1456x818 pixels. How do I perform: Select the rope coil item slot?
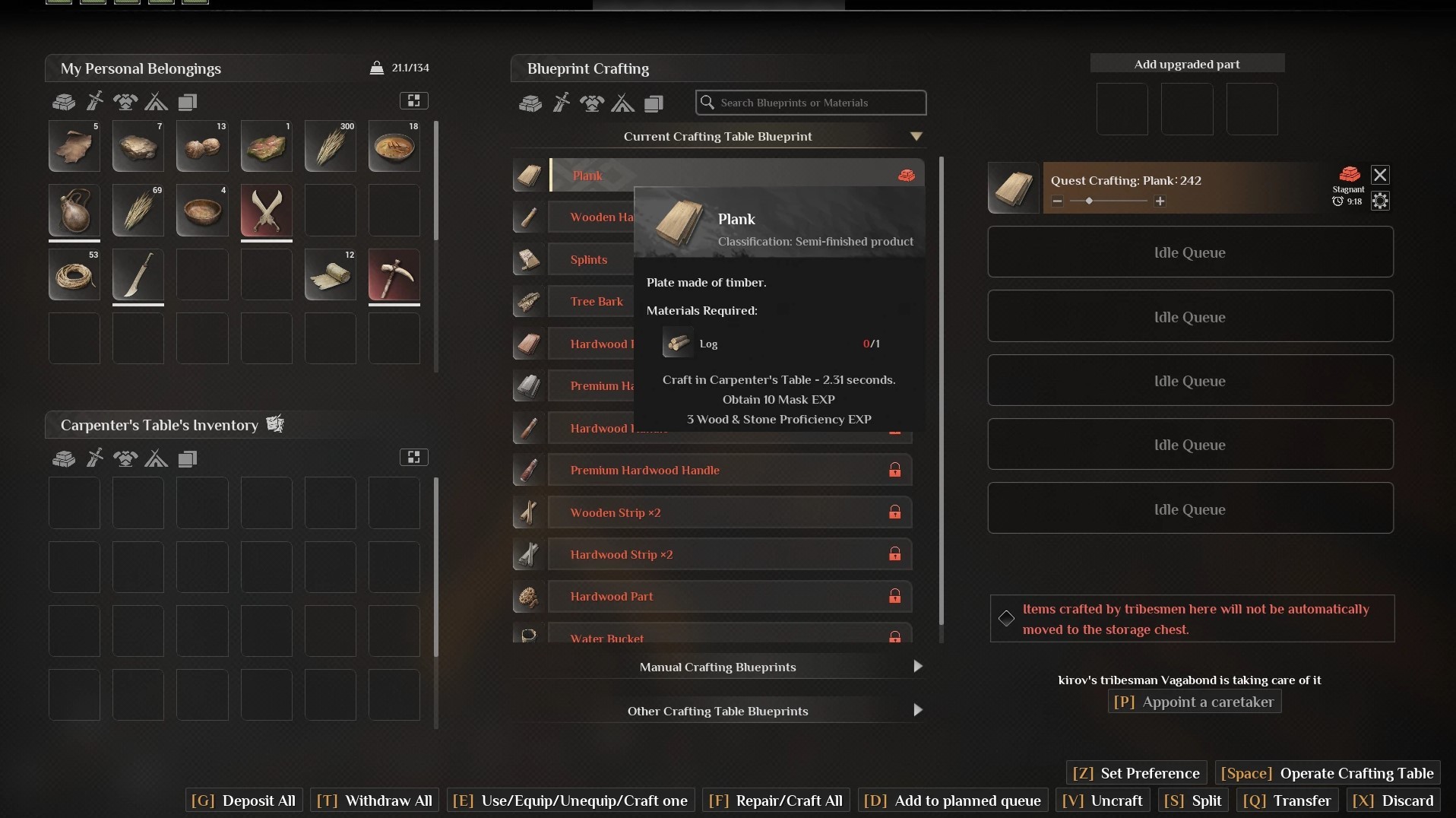click(74, 274)
